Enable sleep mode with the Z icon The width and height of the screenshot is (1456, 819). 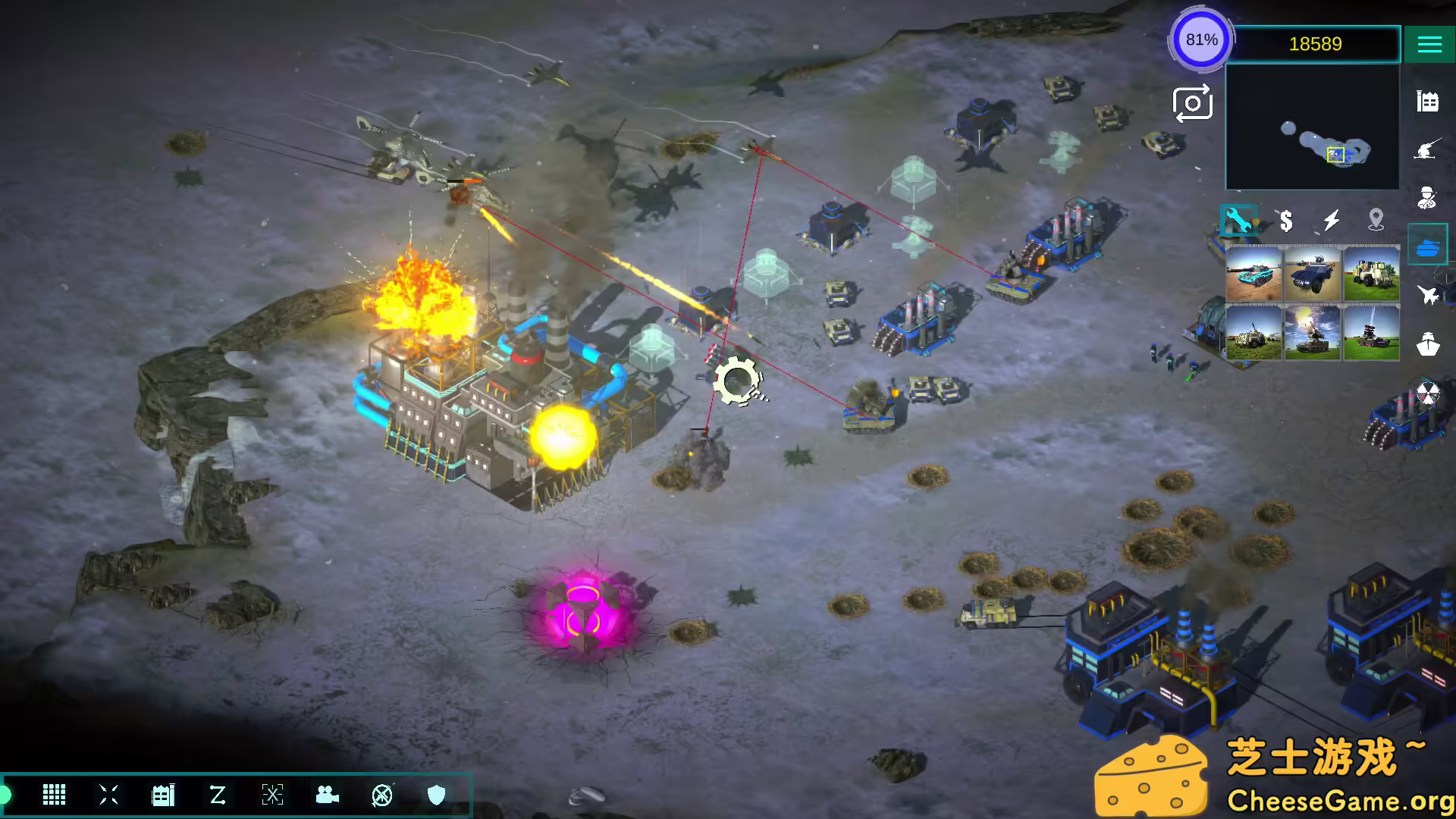click(218, 796)
